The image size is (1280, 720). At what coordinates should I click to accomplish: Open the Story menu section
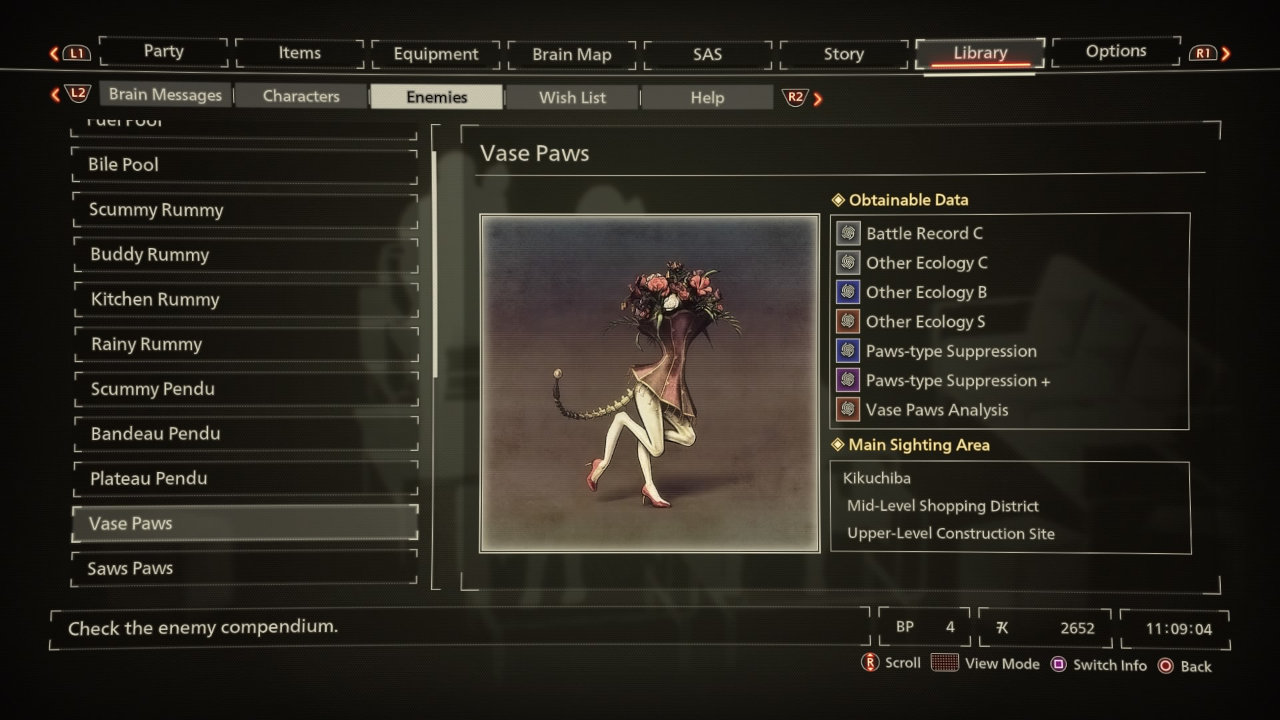[x=843, y=53]
